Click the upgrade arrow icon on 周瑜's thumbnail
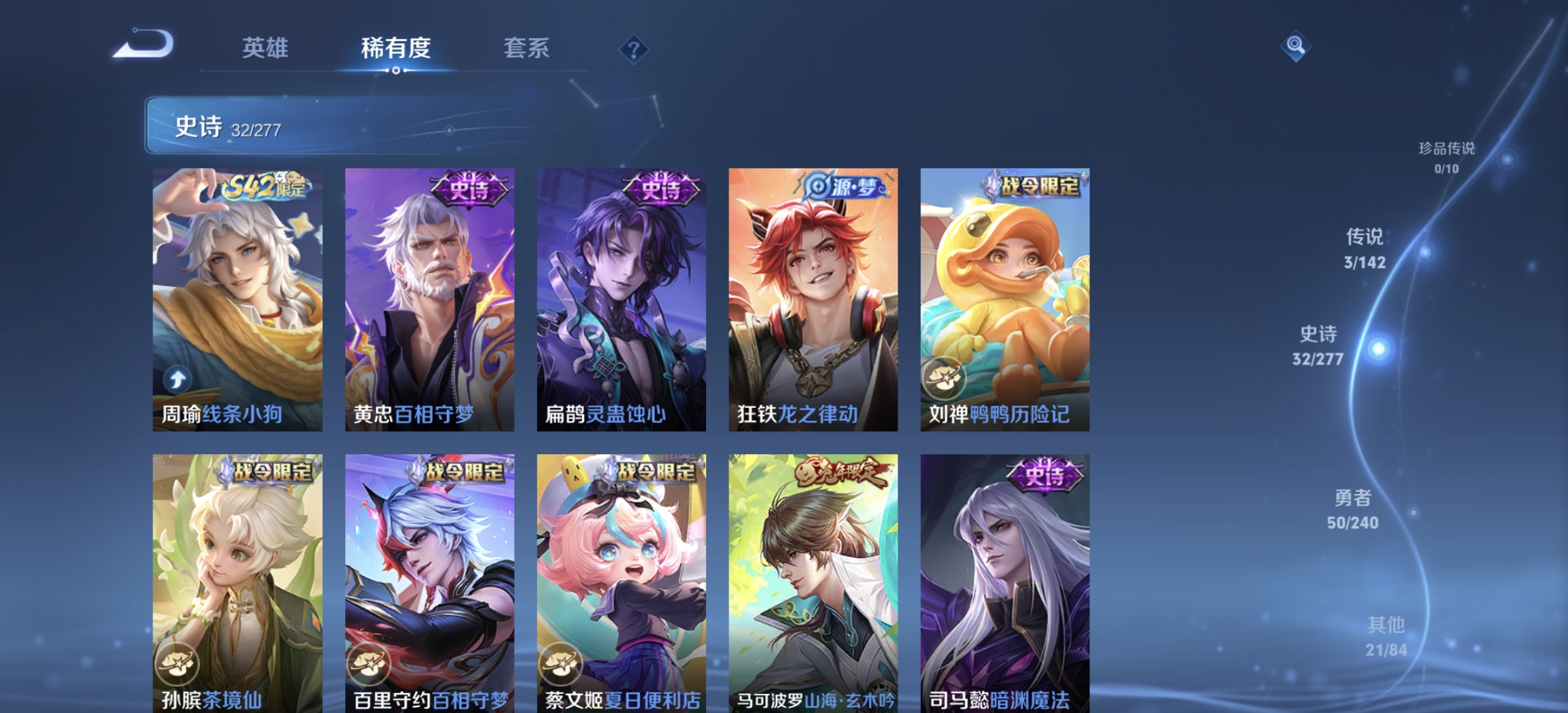1568x713 pixels. tap(177, 379)
